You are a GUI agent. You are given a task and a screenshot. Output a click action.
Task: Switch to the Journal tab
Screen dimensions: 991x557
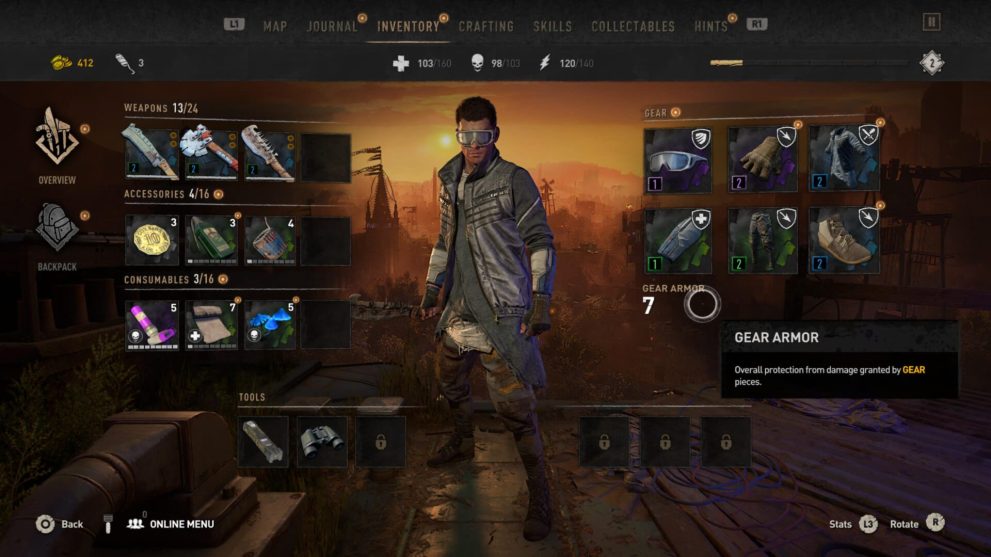[332, 26]
